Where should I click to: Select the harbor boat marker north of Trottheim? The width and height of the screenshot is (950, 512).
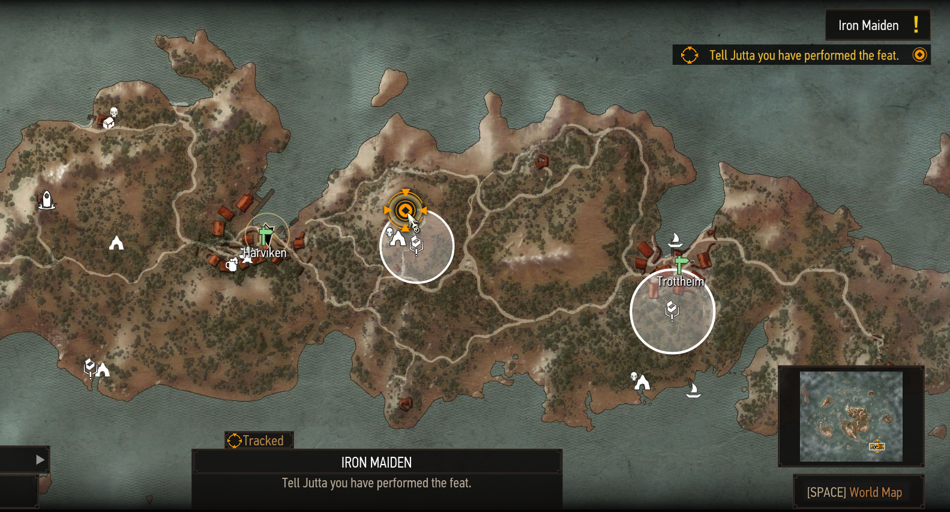675,240
